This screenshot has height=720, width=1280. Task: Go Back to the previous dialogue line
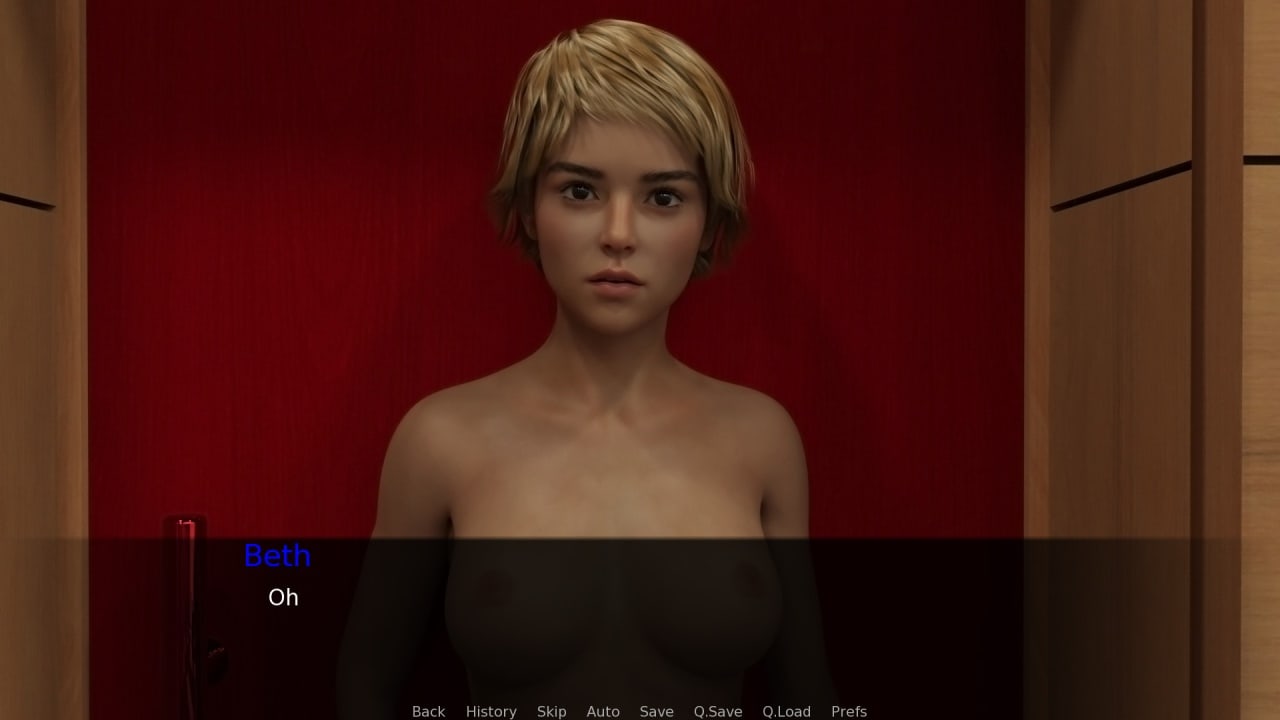coord(428,711)
